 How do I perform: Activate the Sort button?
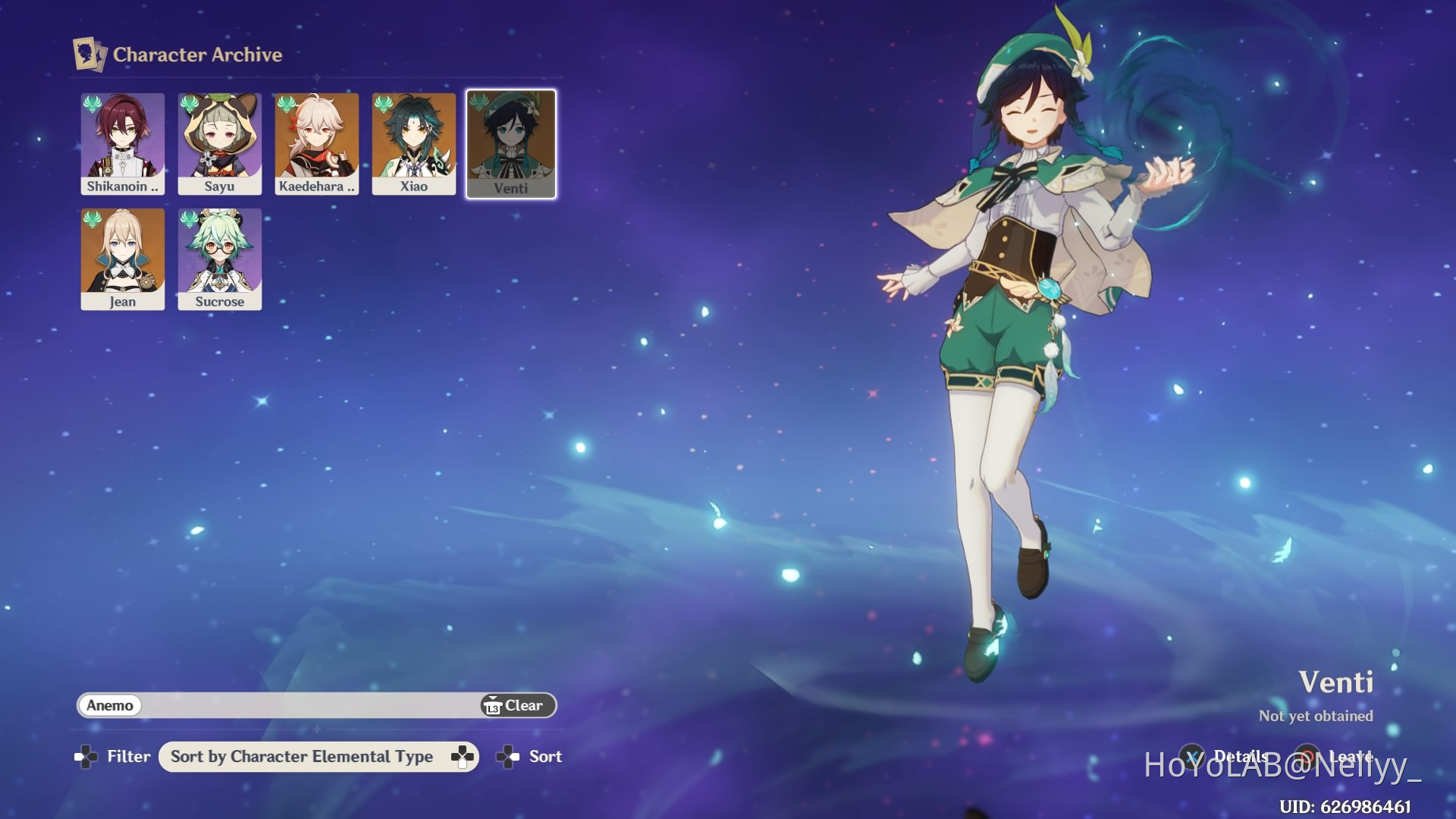530,757
